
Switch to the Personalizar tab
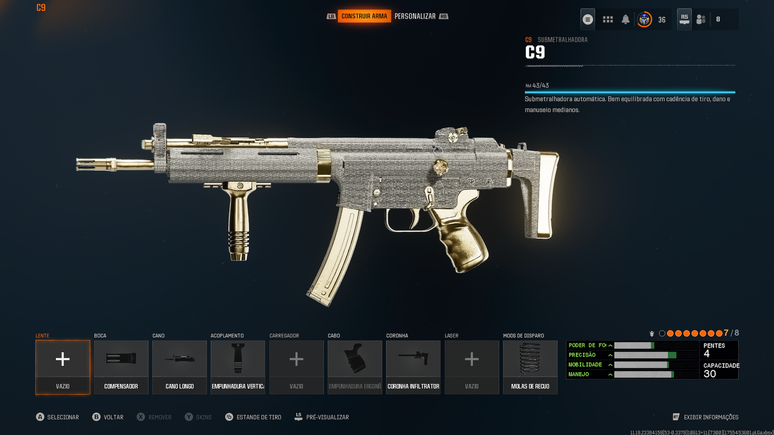click(414, 16)
